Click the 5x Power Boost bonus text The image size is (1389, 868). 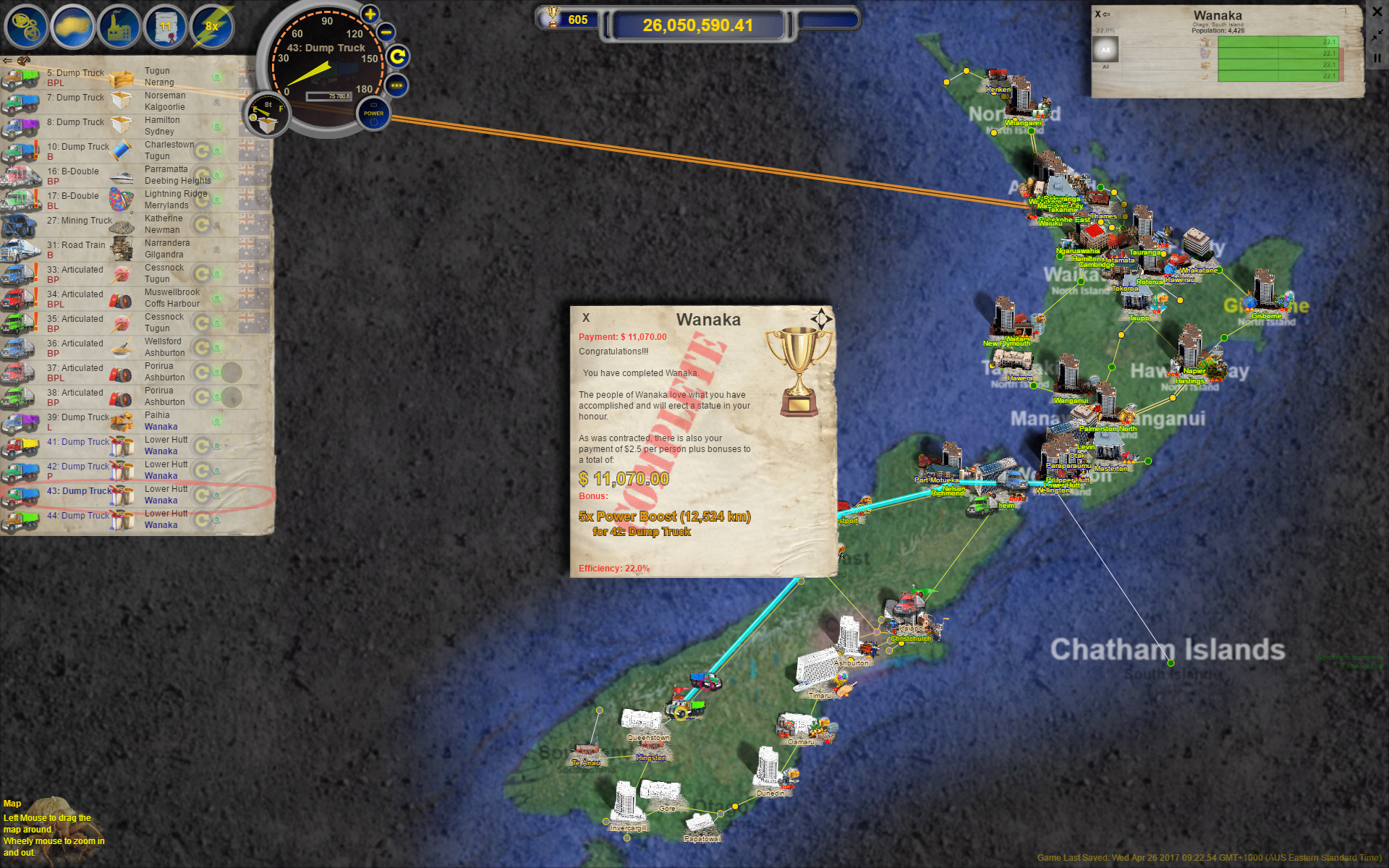(x=665, y=516)
